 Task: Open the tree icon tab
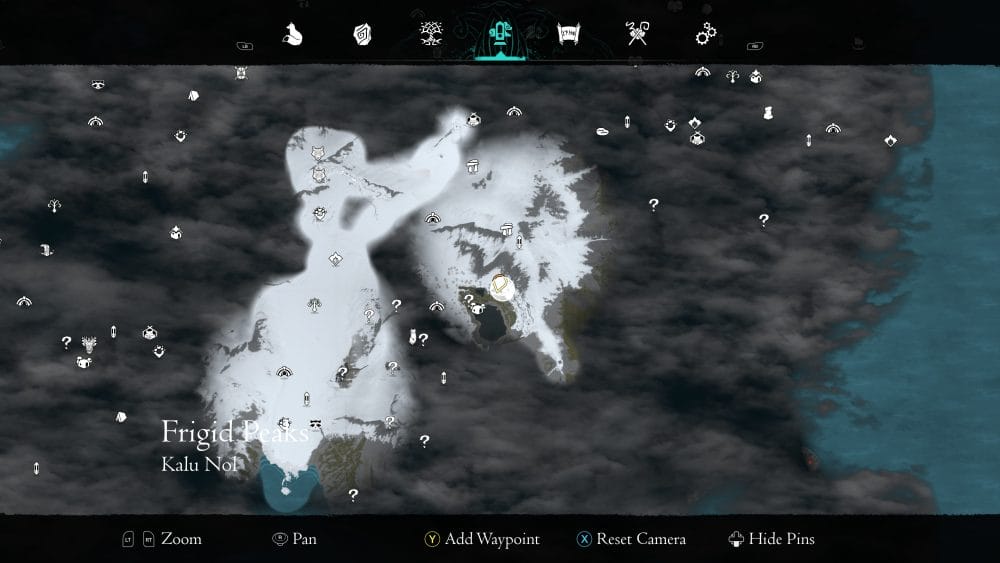tap(432, 35)
